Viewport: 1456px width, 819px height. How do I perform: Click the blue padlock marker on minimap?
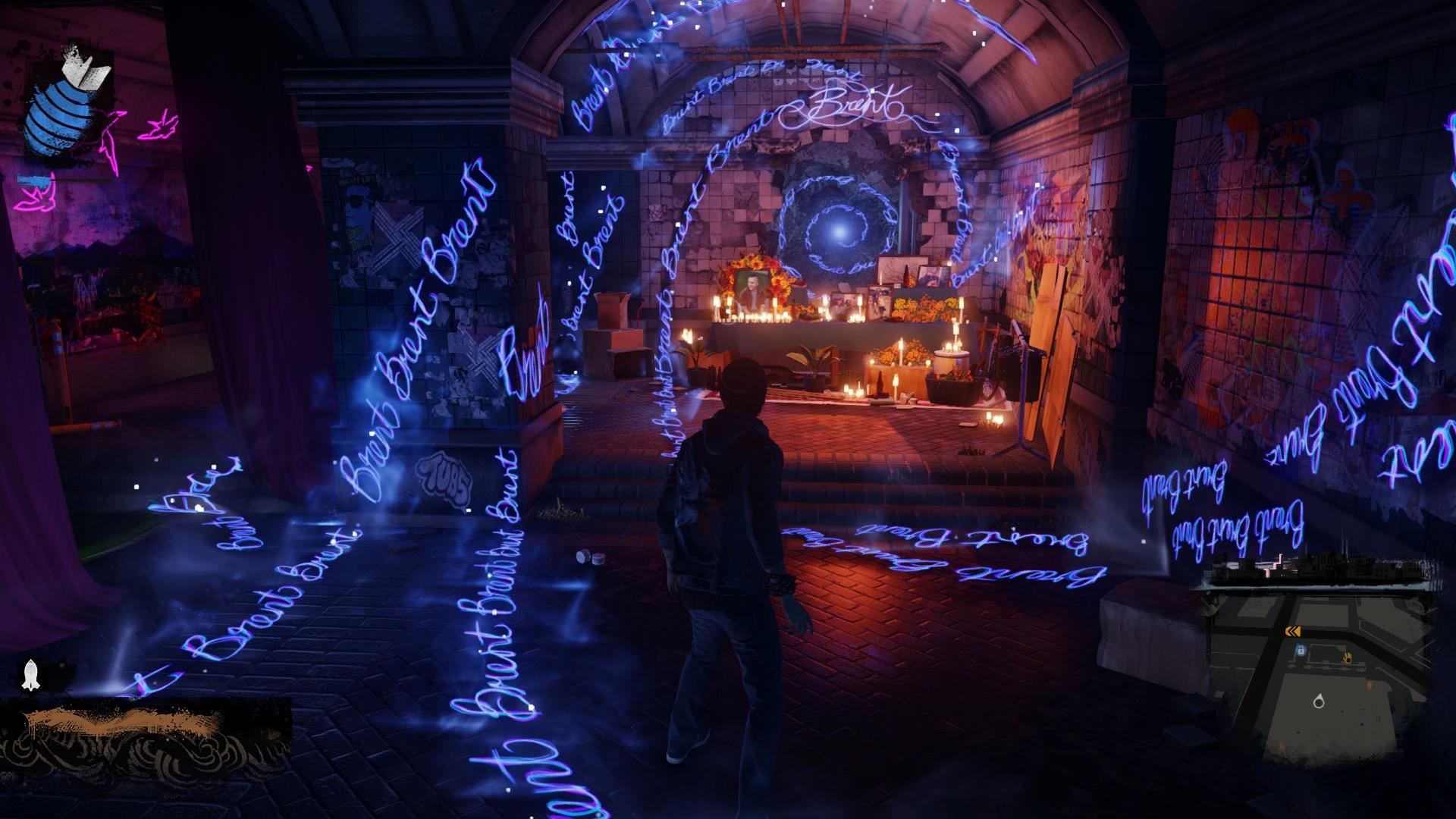coord(1301,651)
